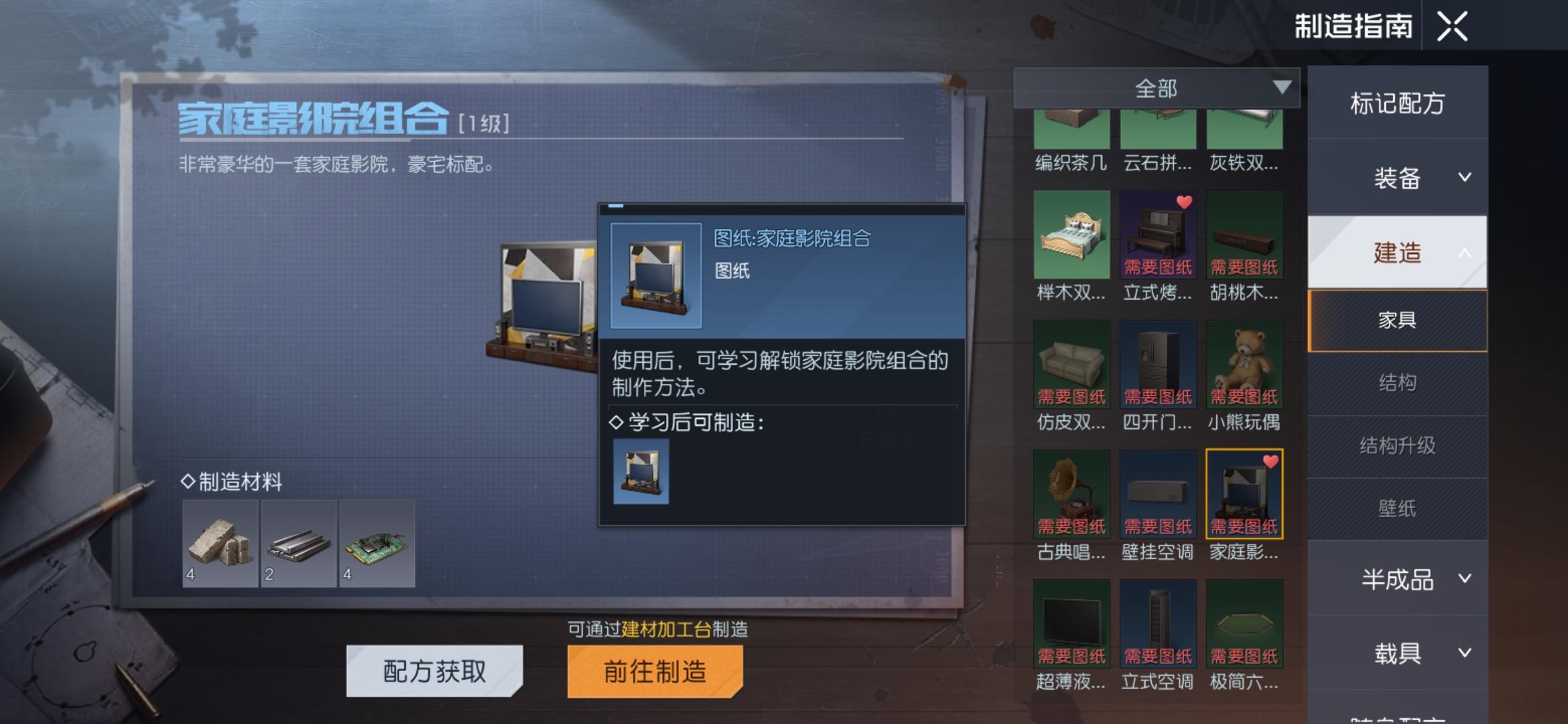1568x724 pixels.
Task: Click the 配方获取 button
Action: pyautogui.click(x=433, y=671)
